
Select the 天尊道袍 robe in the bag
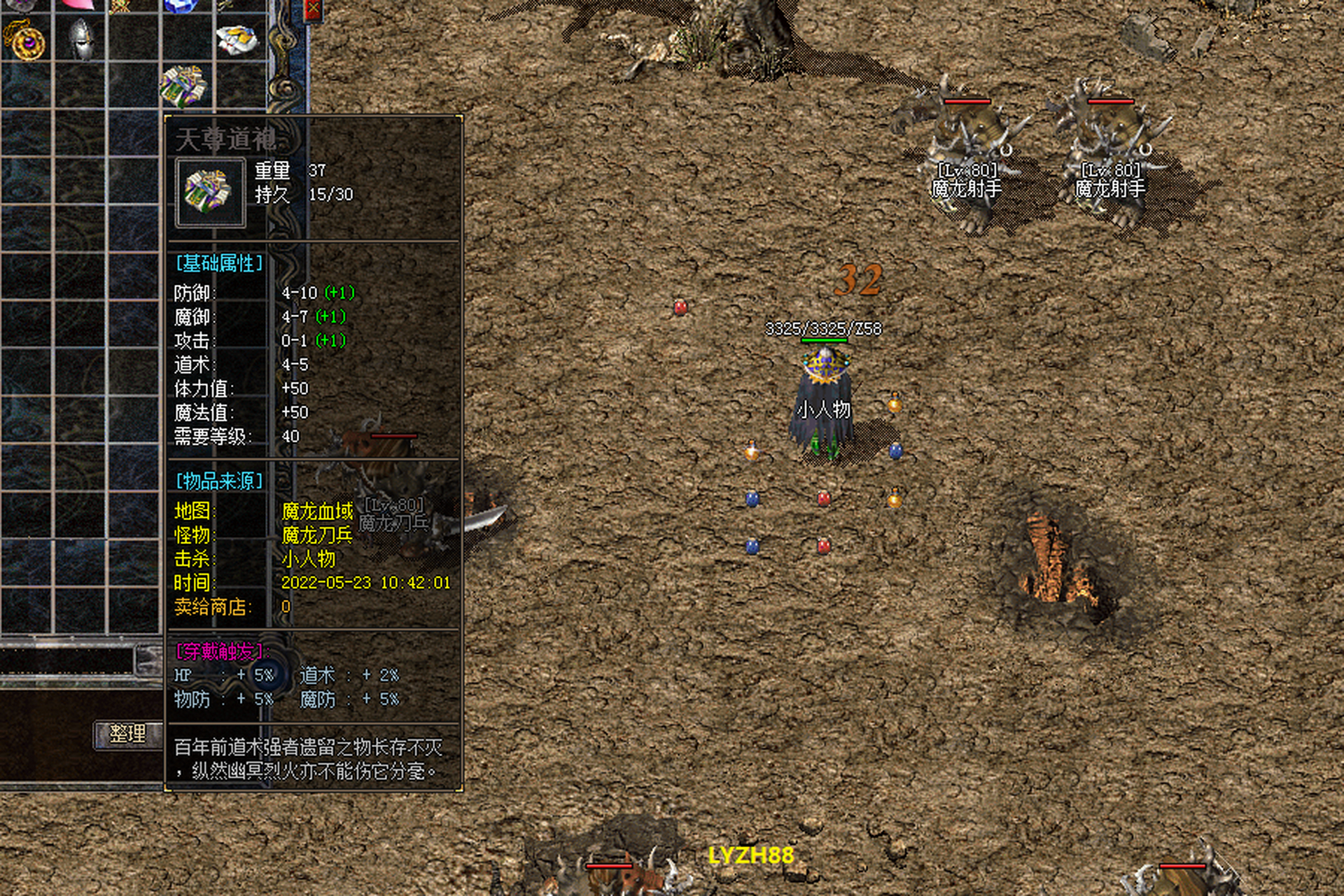coord(184,86)
